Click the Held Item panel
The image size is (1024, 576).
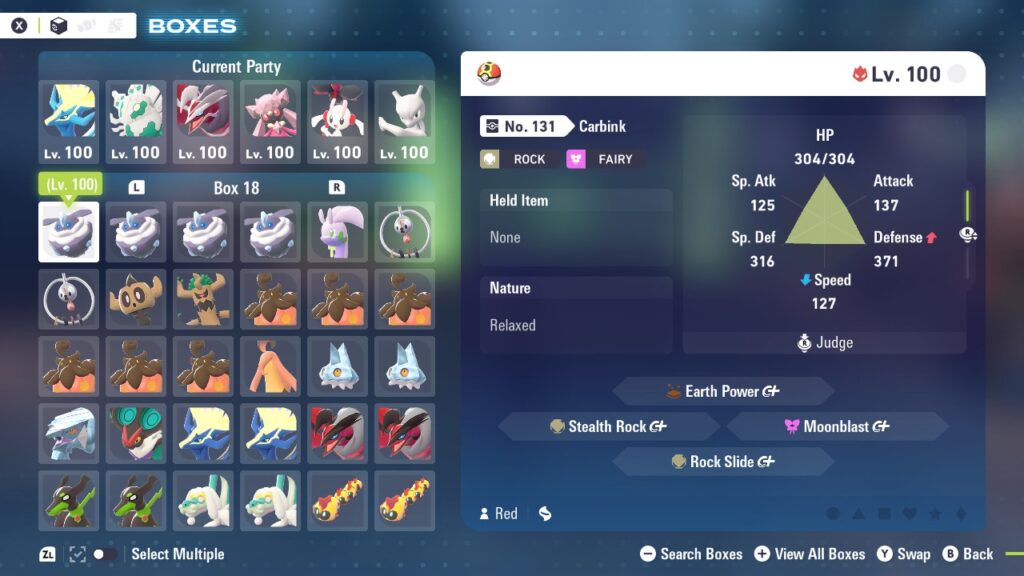coord(576,220)
